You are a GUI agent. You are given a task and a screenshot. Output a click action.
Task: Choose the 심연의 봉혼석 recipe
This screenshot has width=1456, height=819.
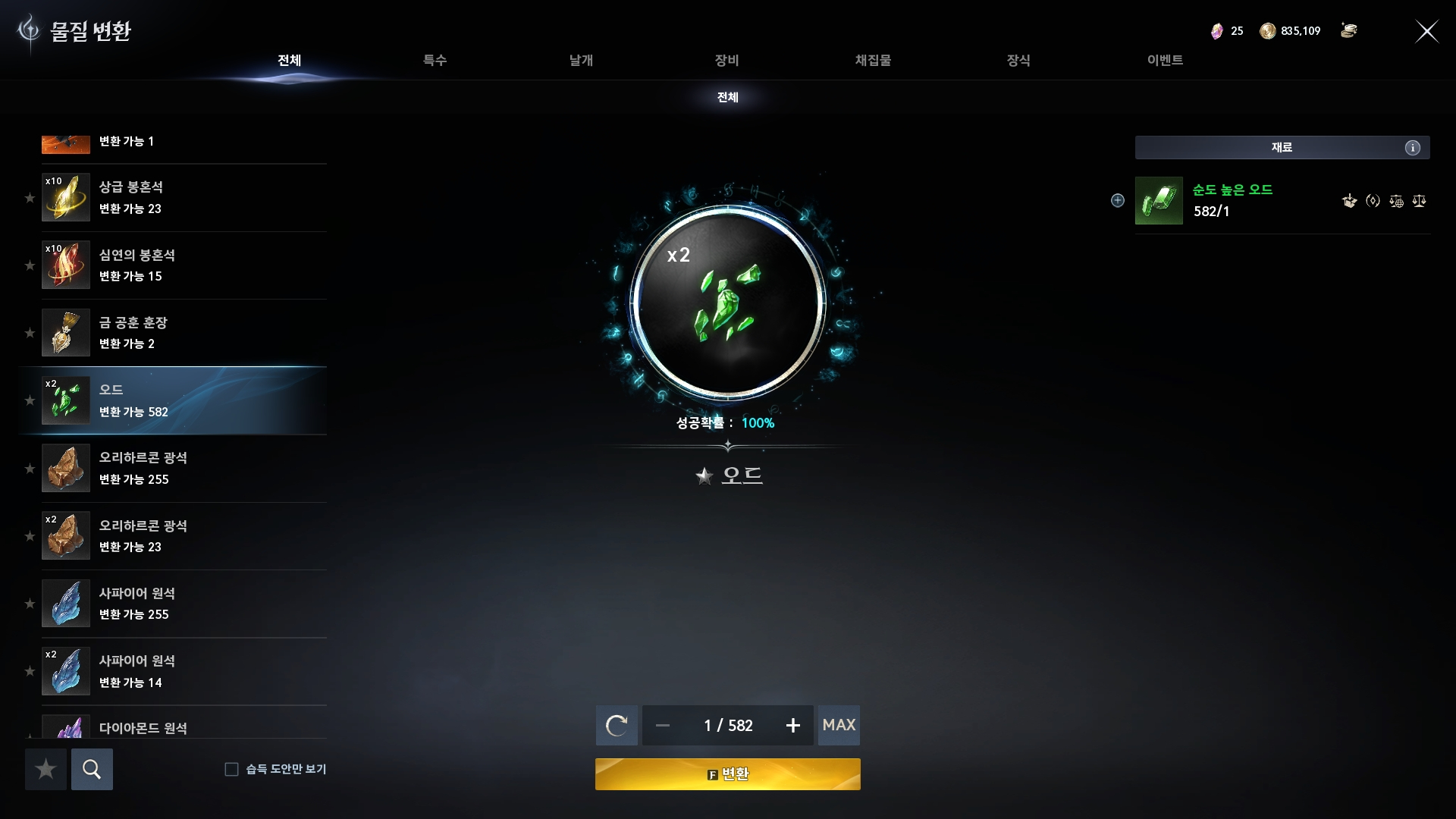[184, 265]
